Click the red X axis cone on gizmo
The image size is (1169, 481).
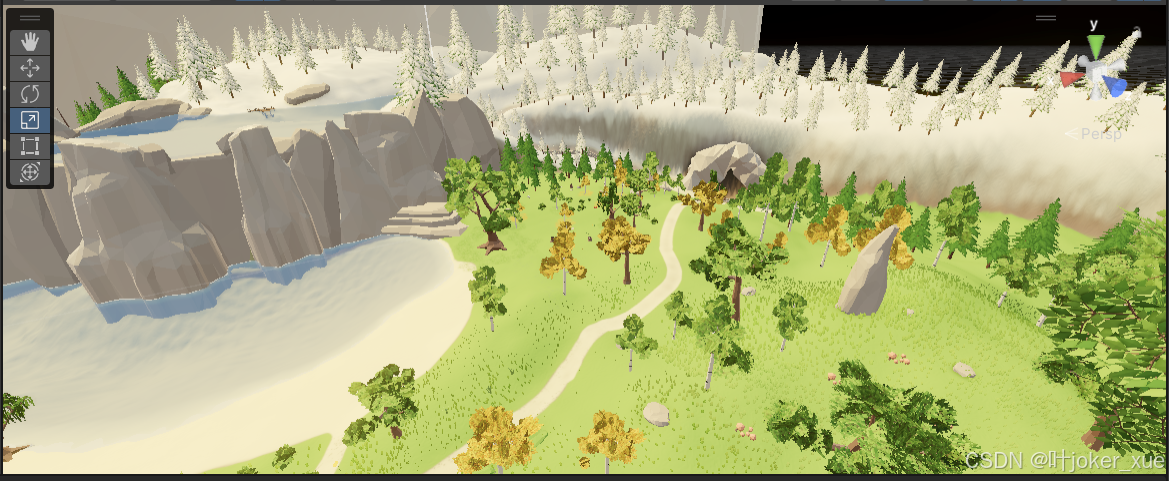point(1070,78)
